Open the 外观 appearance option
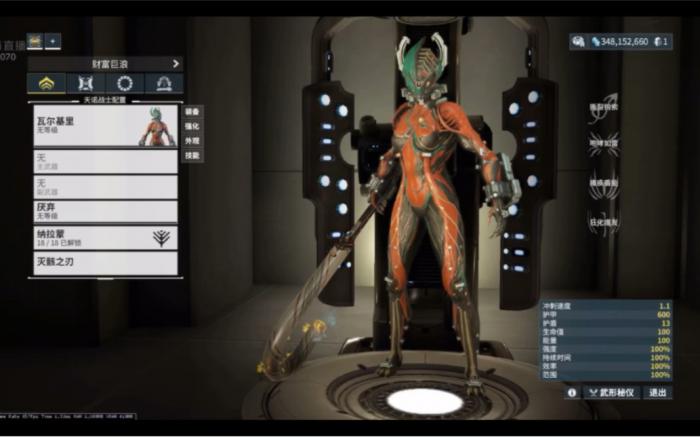Image resolution: width=700 pixels, height=437 pixels. pos(193,141)
